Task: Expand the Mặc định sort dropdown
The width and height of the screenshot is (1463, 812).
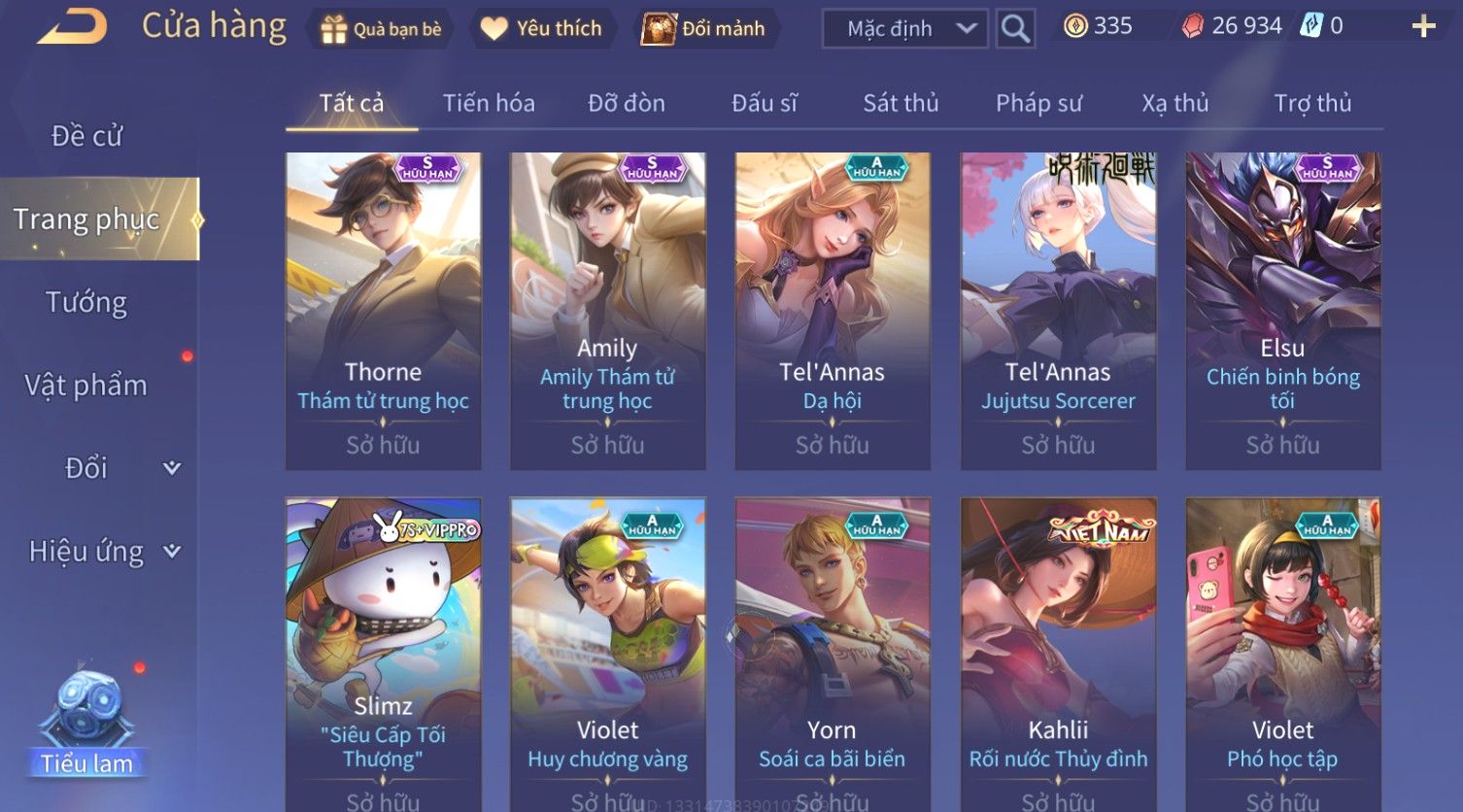Action: click(x=904, y=29)
